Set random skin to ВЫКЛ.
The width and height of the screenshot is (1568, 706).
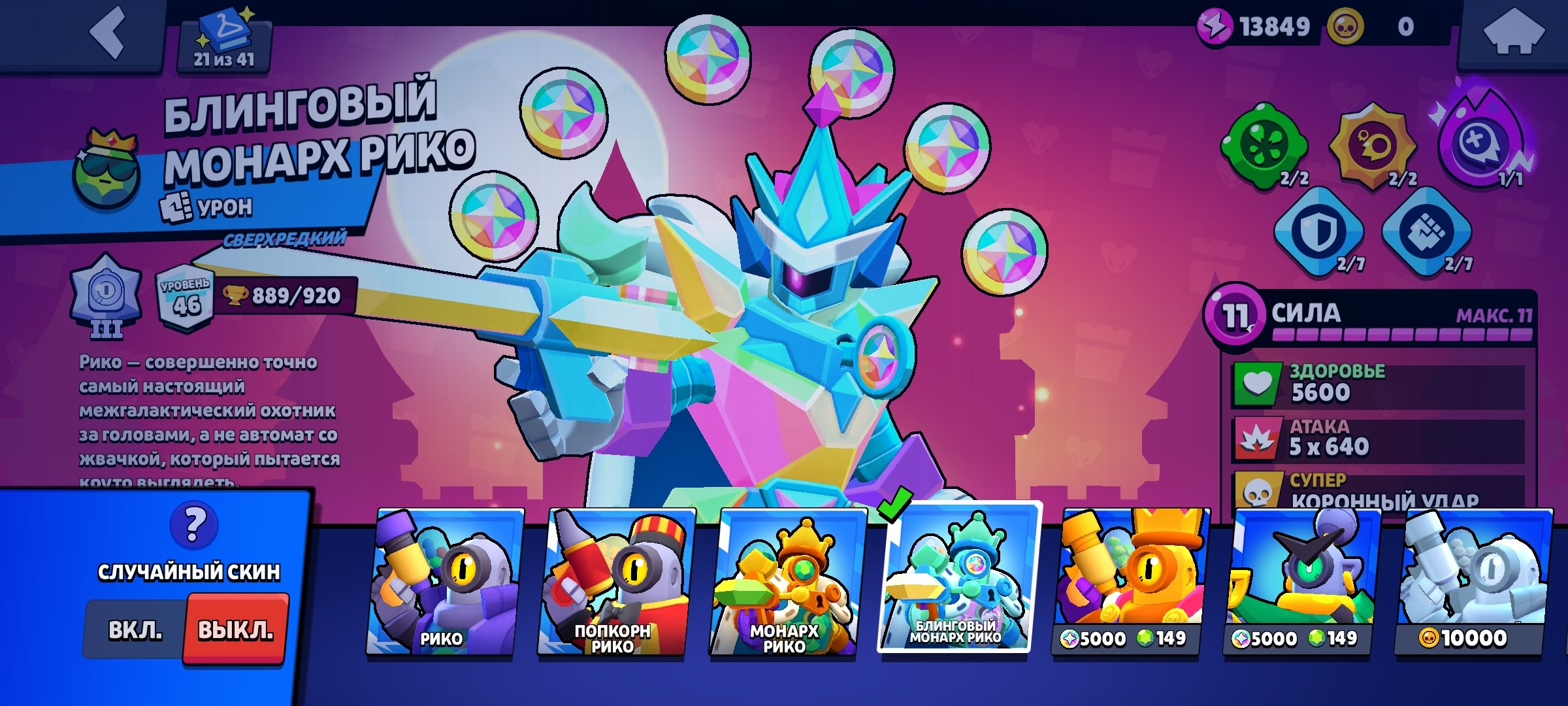point(236,630)
